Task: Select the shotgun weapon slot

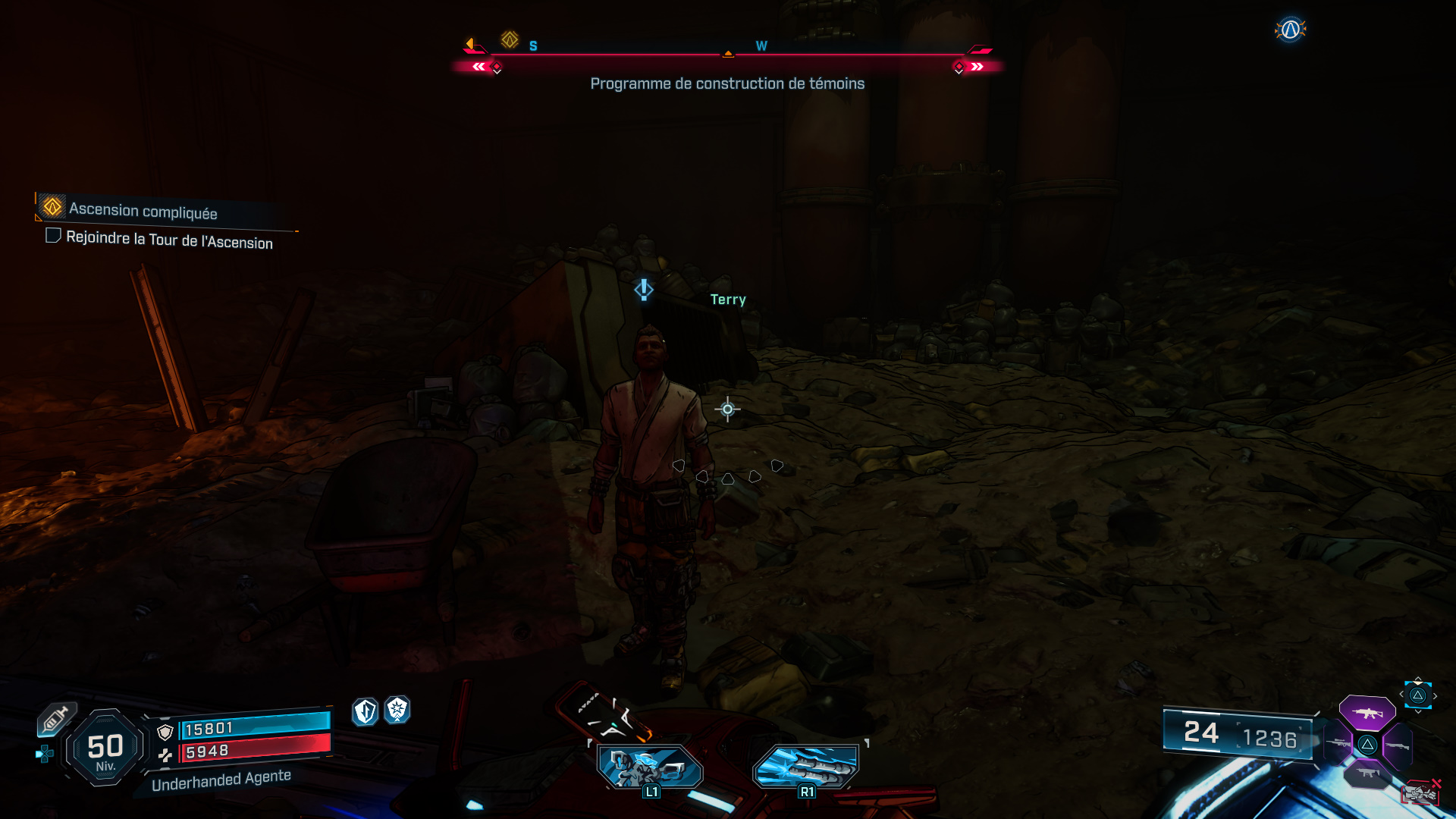Action: [1398, 745]
